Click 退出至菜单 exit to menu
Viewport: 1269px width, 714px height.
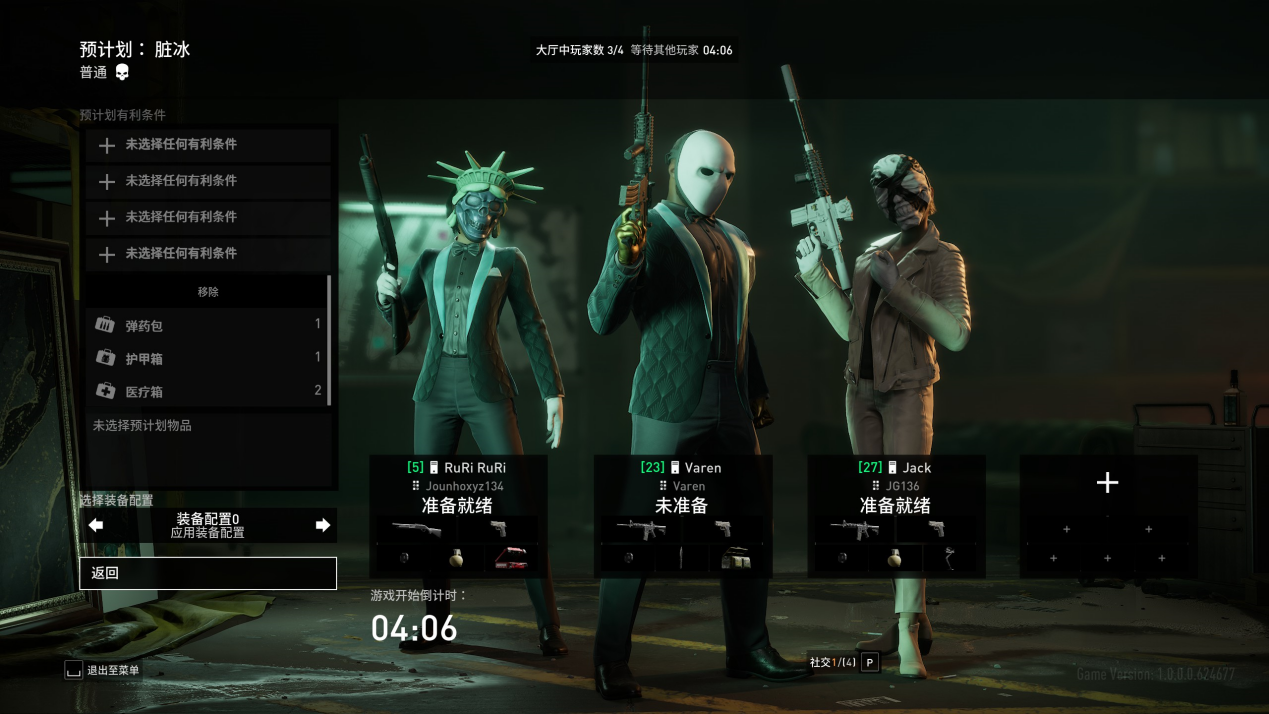point(102,670)
